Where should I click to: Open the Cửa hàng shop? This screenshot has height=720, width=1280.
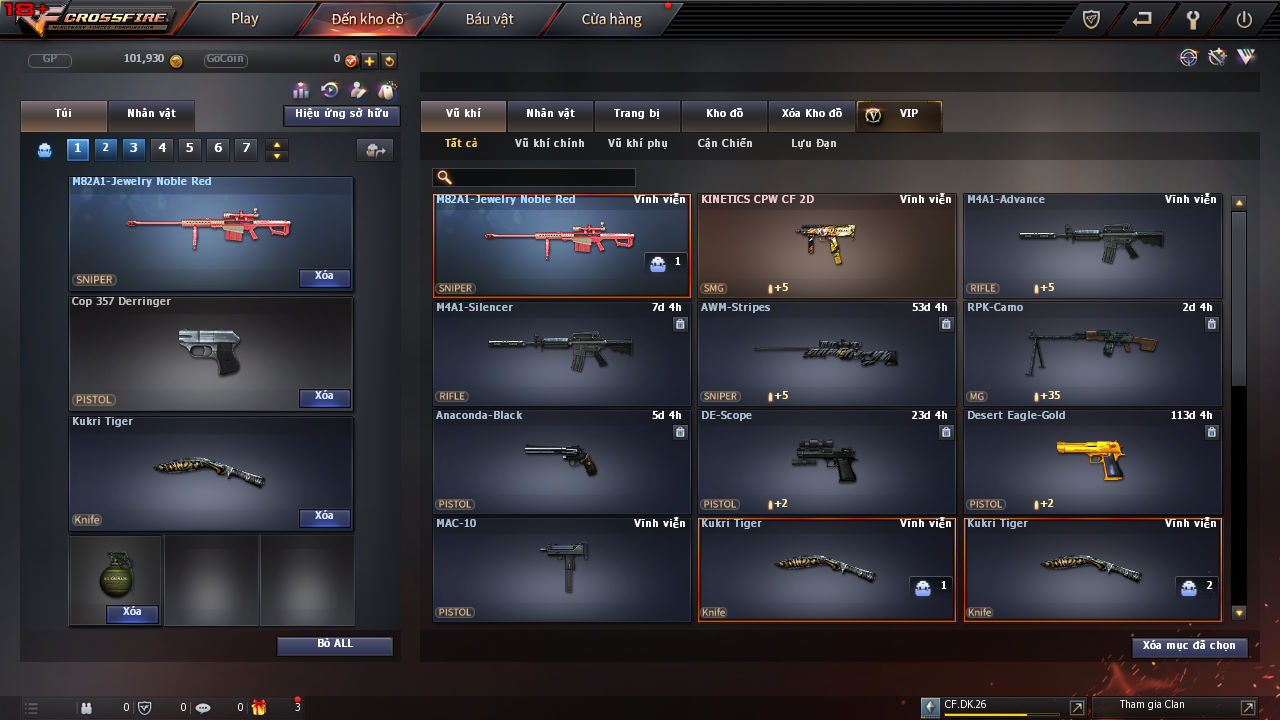[611, 19]
